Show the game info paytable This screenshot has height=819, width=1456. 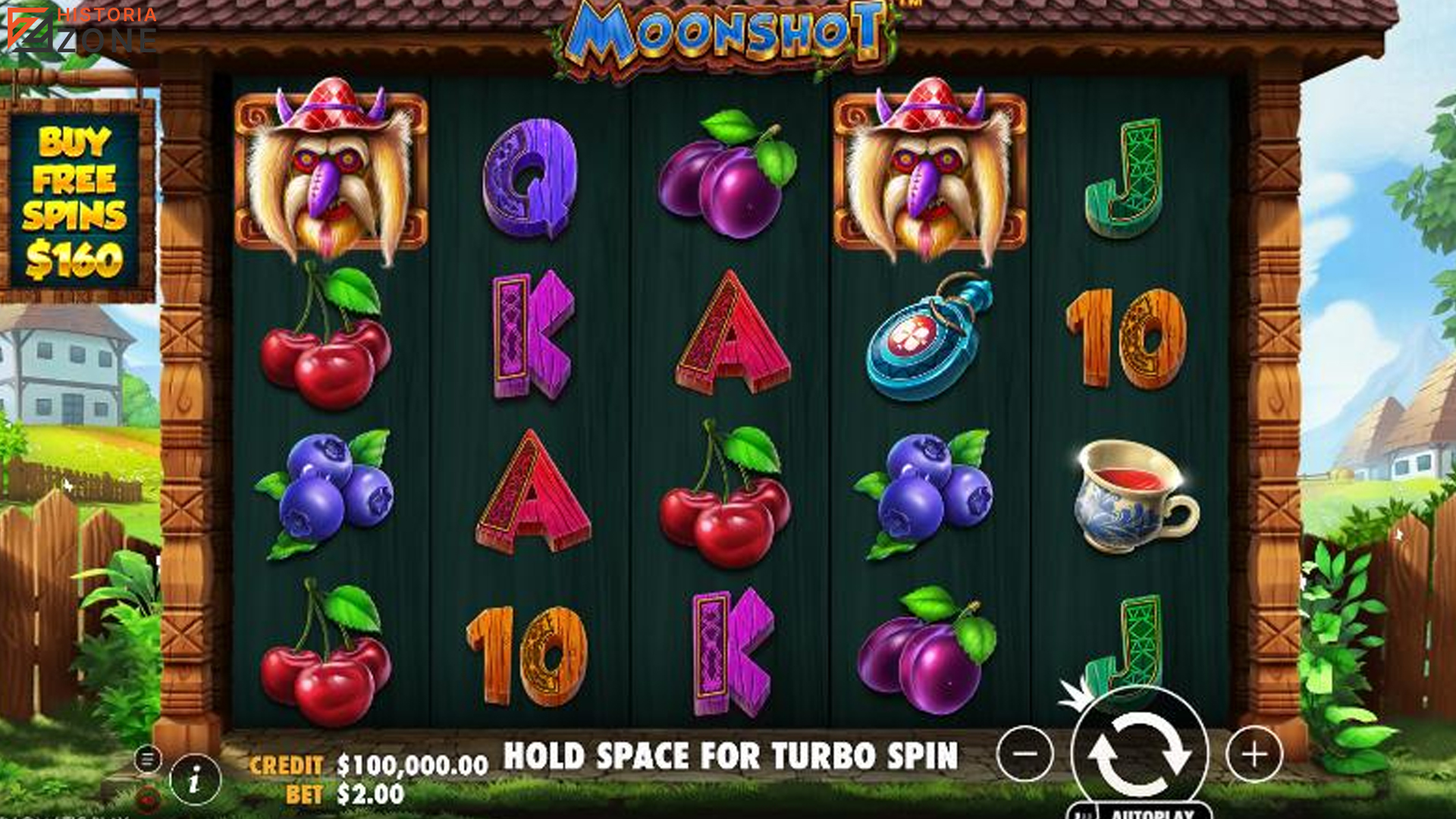(195, 779)
